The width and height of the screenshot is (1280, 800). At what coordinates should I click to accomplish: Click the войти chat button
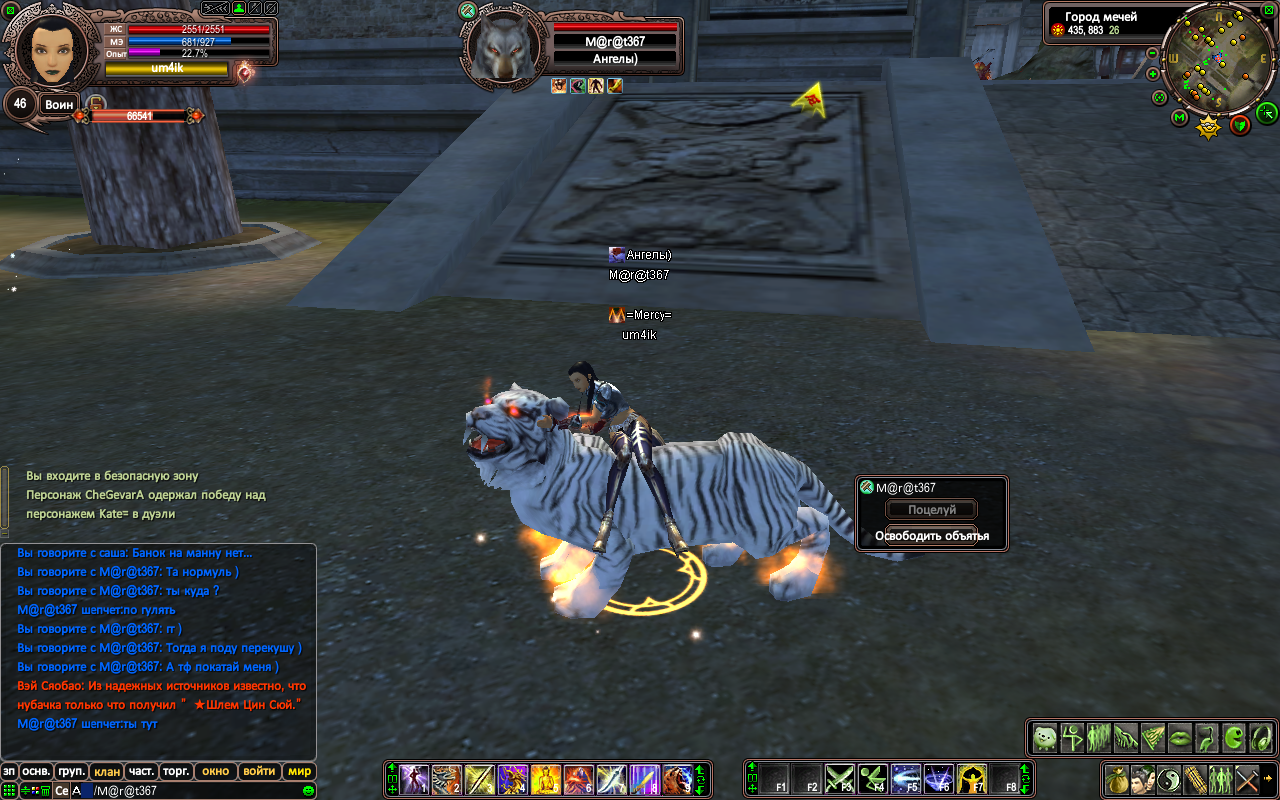tap(259, 771)
